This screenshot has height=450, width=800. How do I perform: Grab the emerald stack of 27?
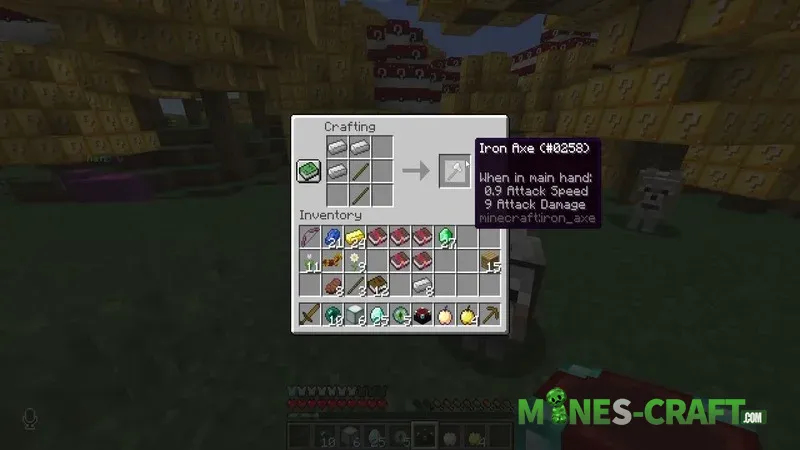tap(444, 237)
